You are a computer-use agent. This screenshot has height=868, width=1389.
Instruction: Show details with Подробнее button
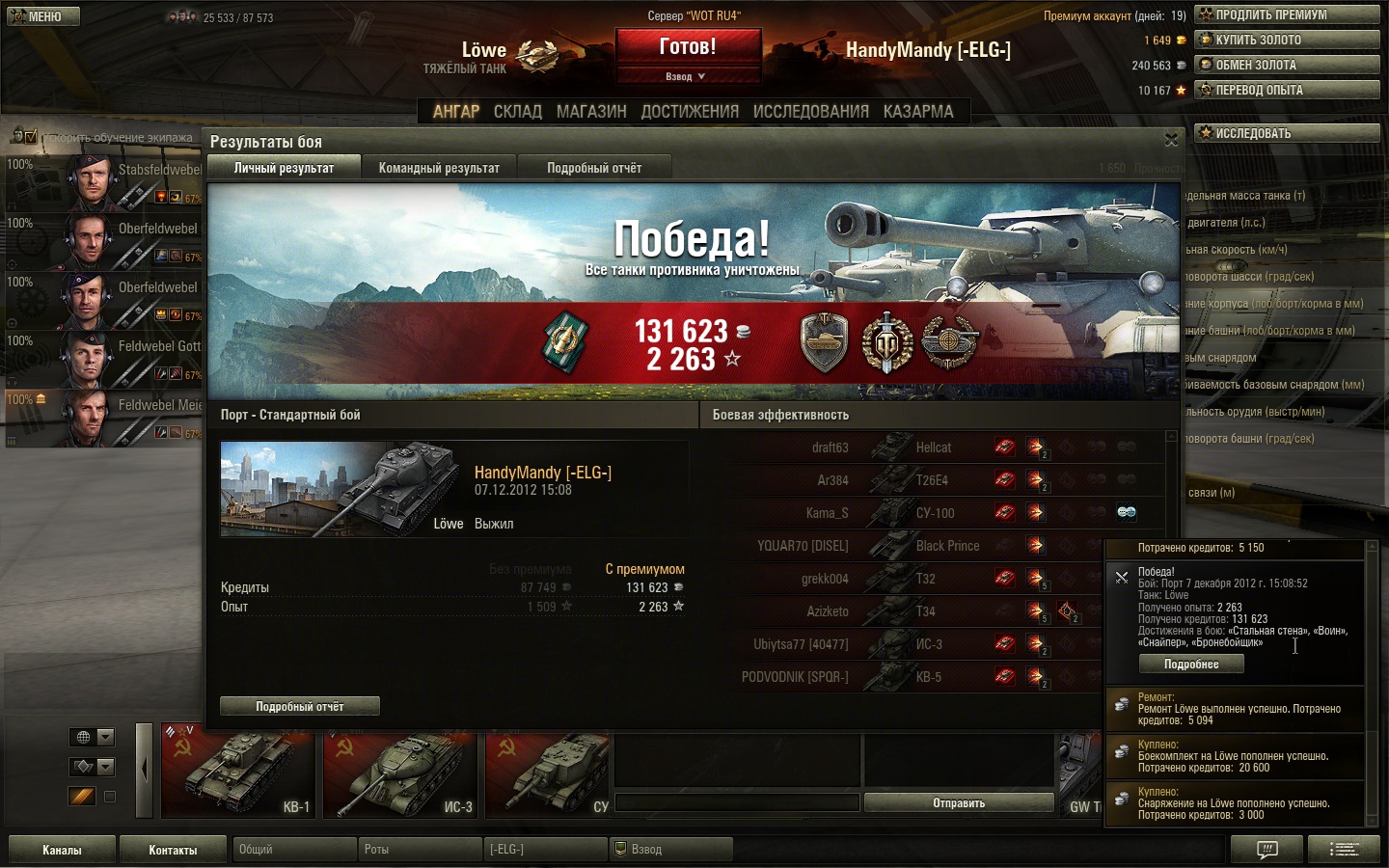click(1191, 665)
